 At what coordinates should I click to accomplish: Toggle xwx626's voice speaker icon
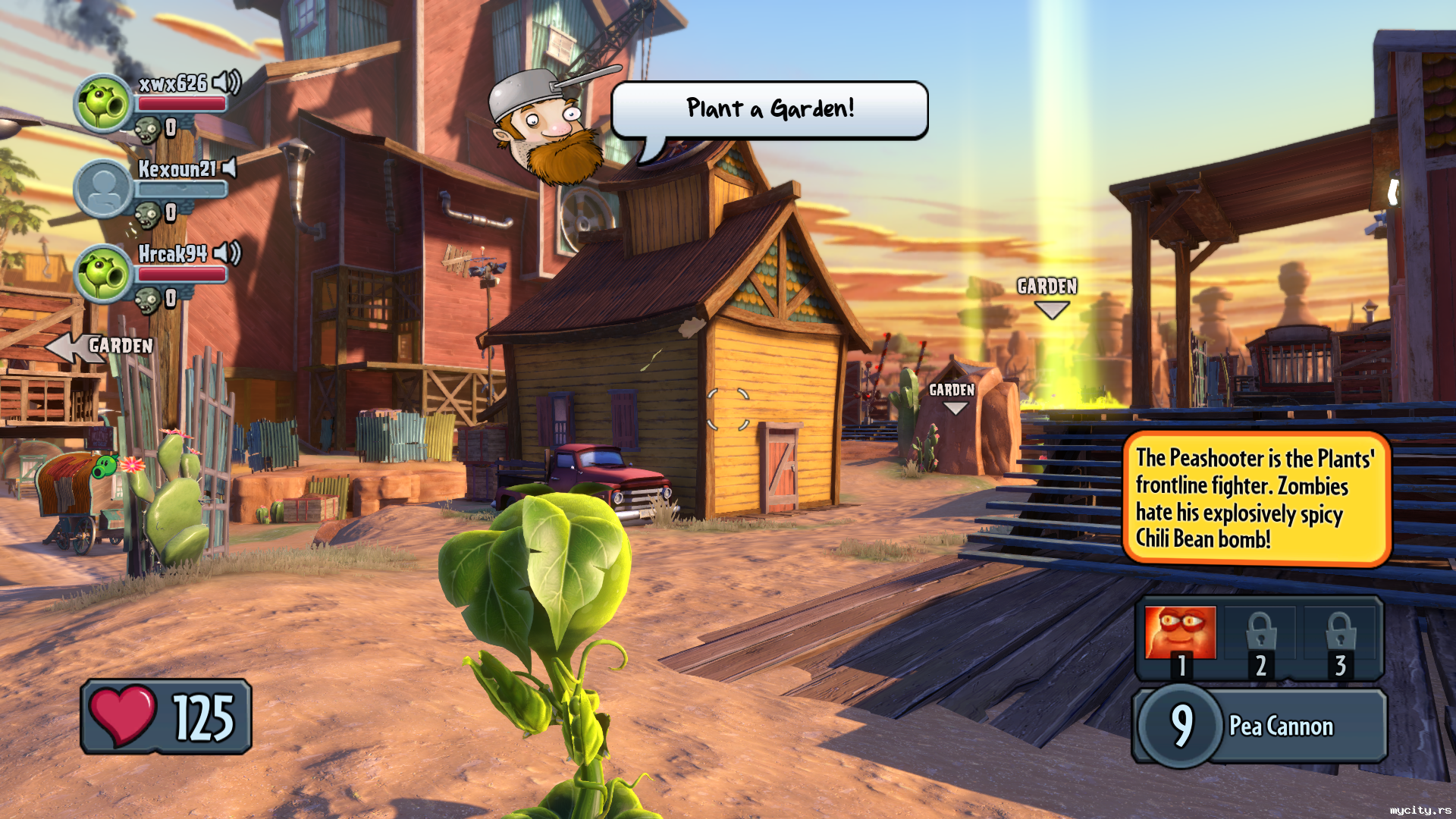pos(226,82)
